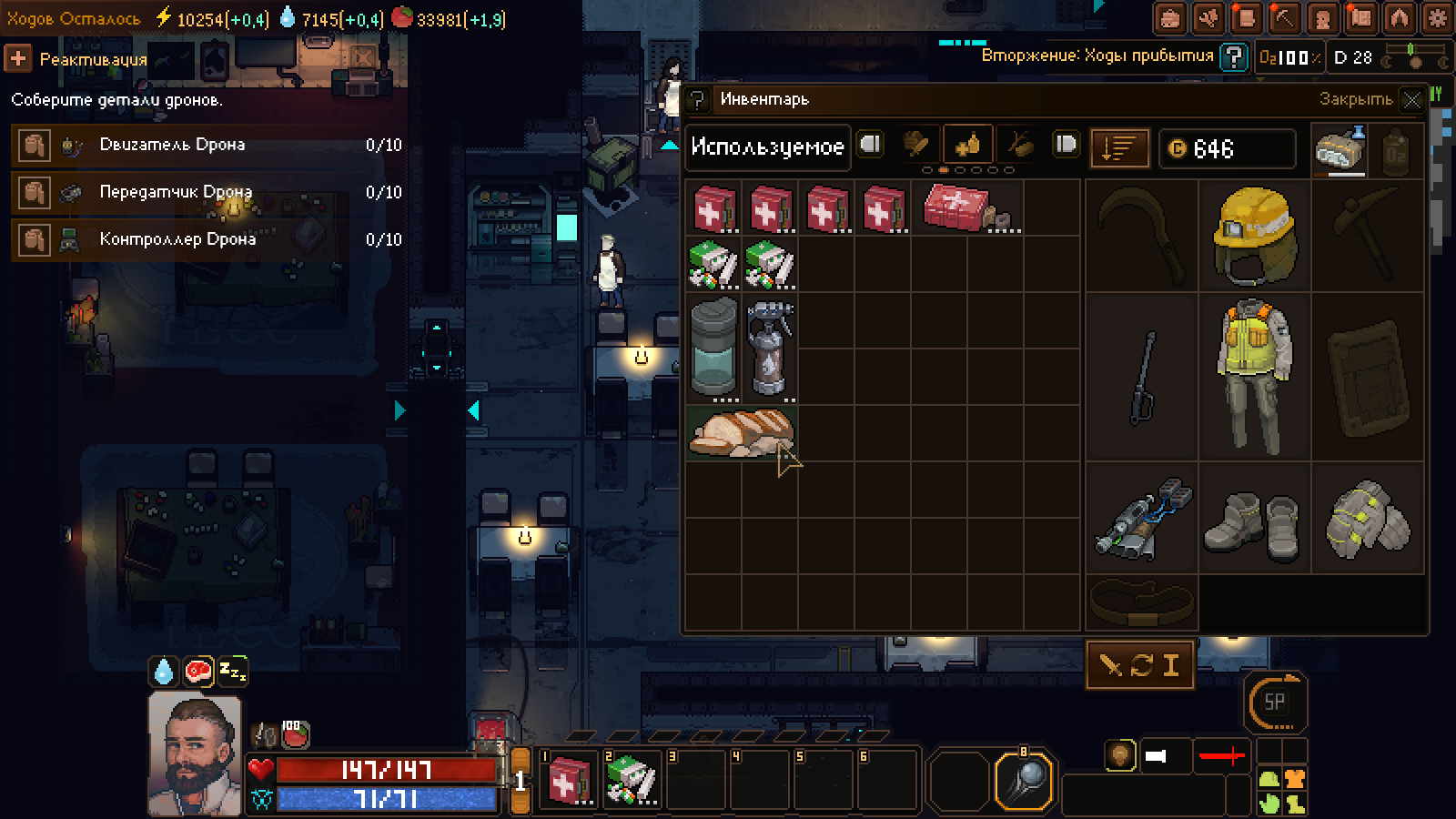Show help for the invasion notice
Viewport: 1456px width, 819px height.
[x=1233, y=57]
